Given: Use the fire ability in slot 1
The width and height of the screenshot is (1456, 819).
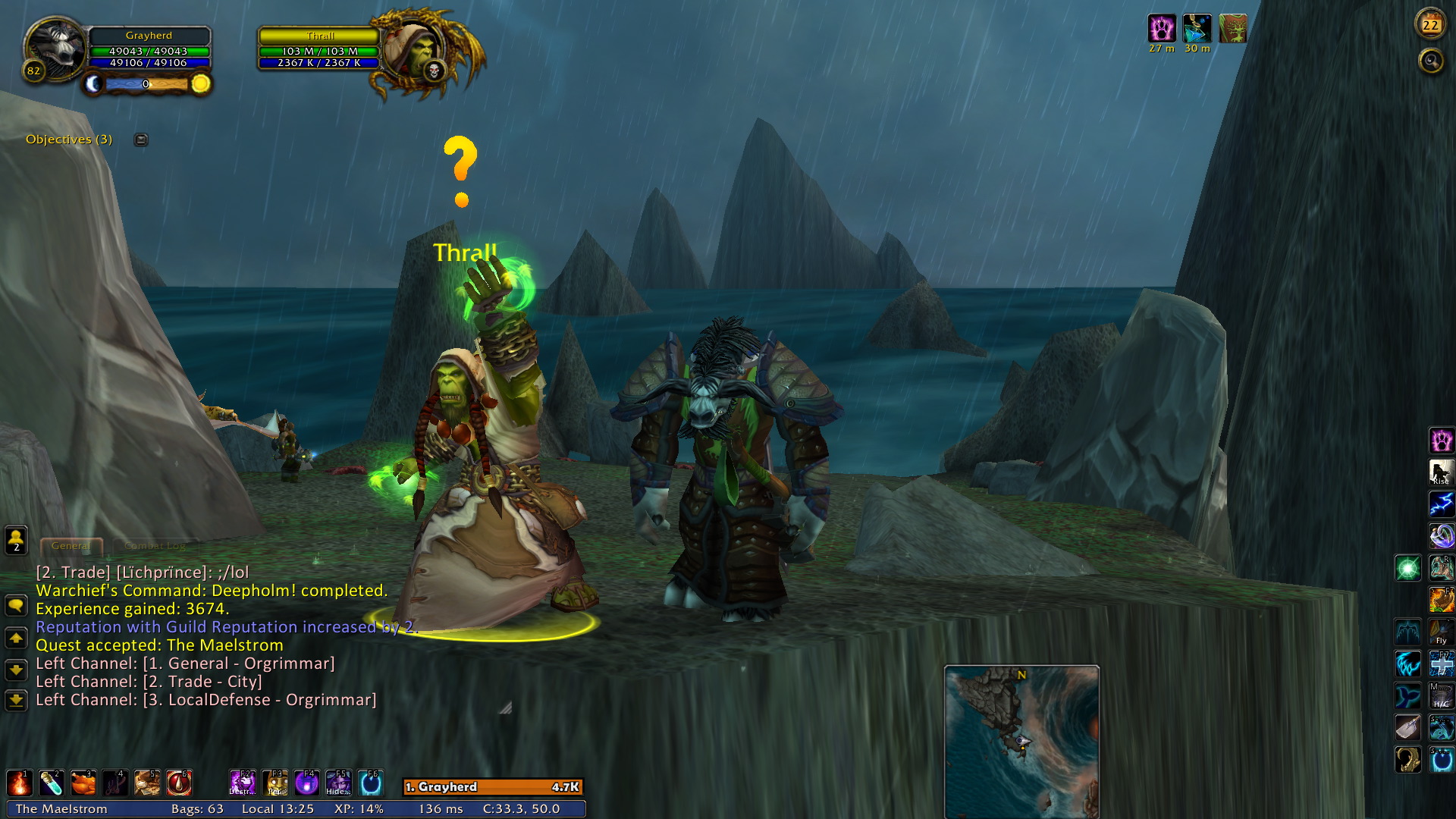Looking at the screenshot, I should point(19,783).
